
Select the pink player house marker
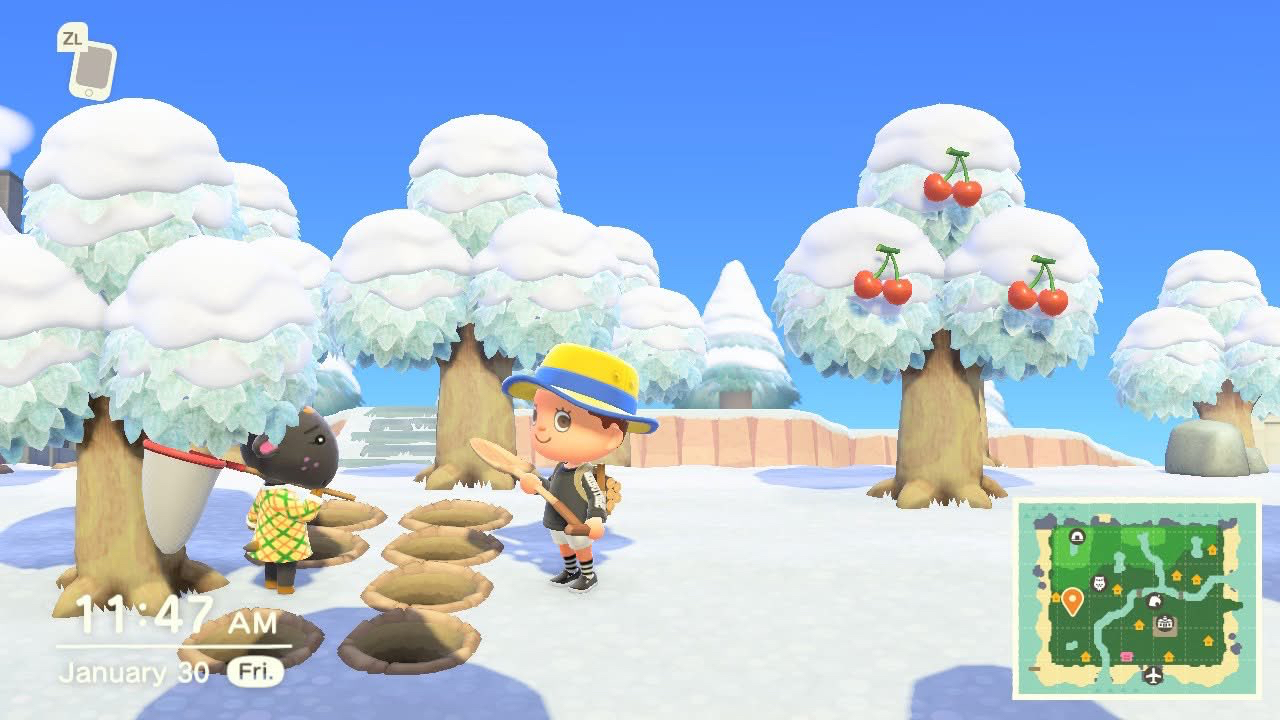[x=1127, y=656]
